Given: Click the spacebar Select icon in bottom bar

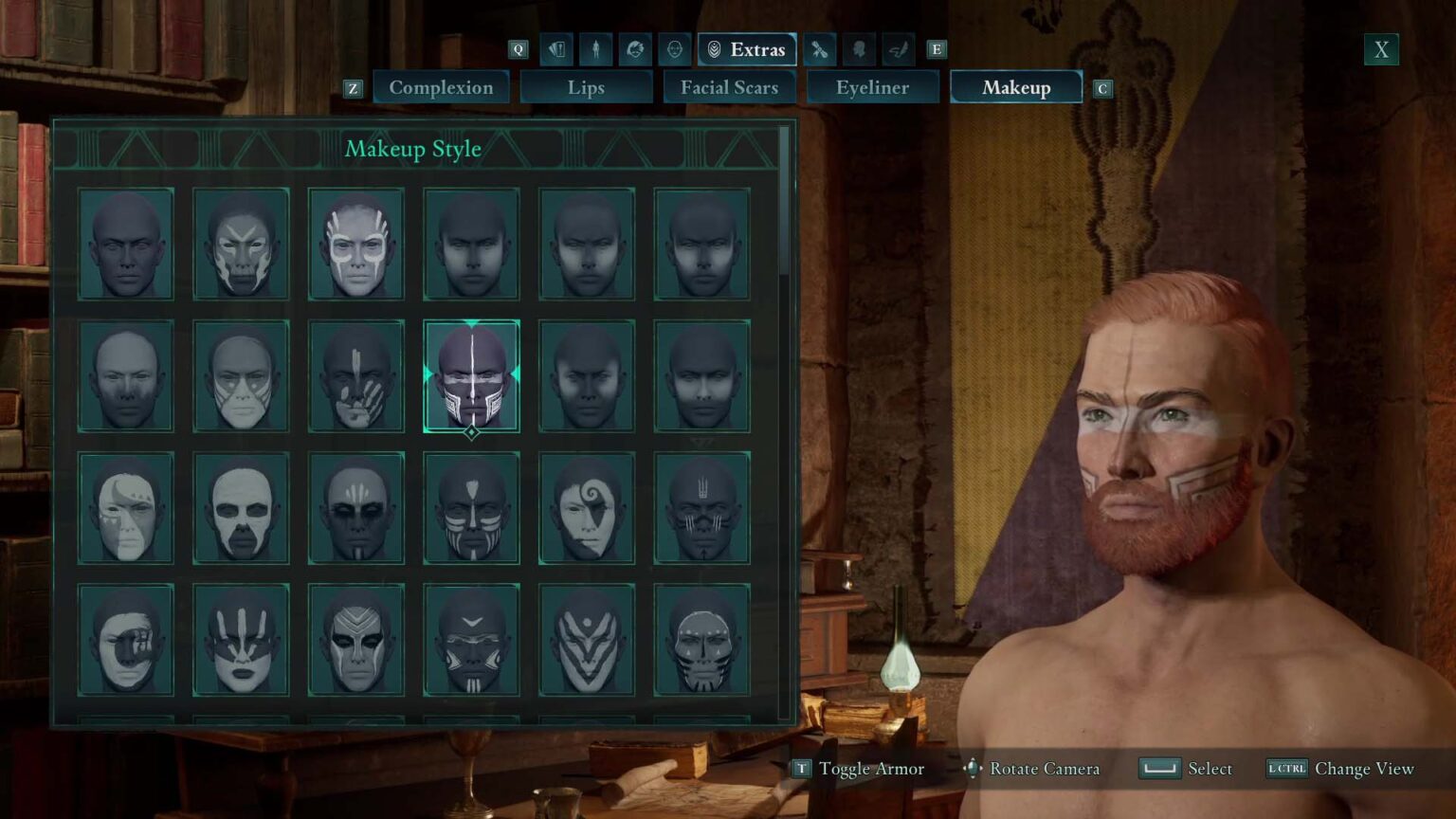Looking at the screenshot, I should [x=1159, y=769].
